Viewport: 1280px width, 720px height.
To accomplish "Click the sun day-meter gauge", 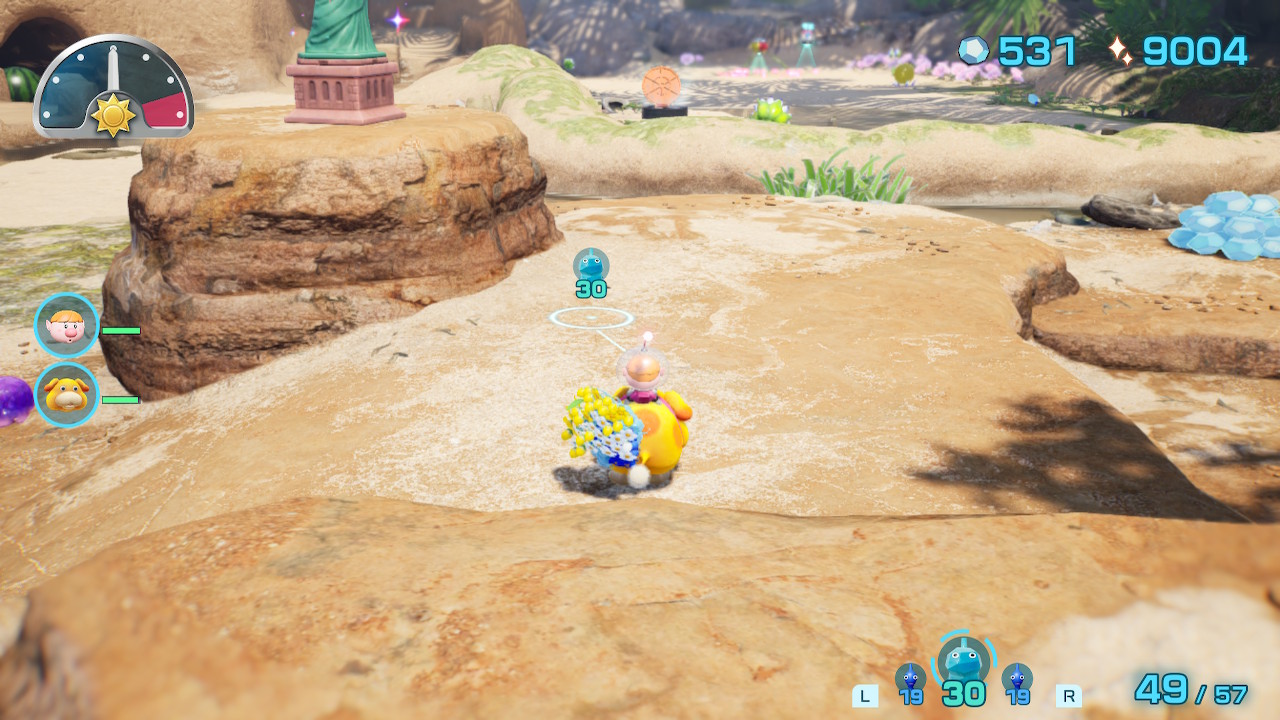I will (113, 88).
